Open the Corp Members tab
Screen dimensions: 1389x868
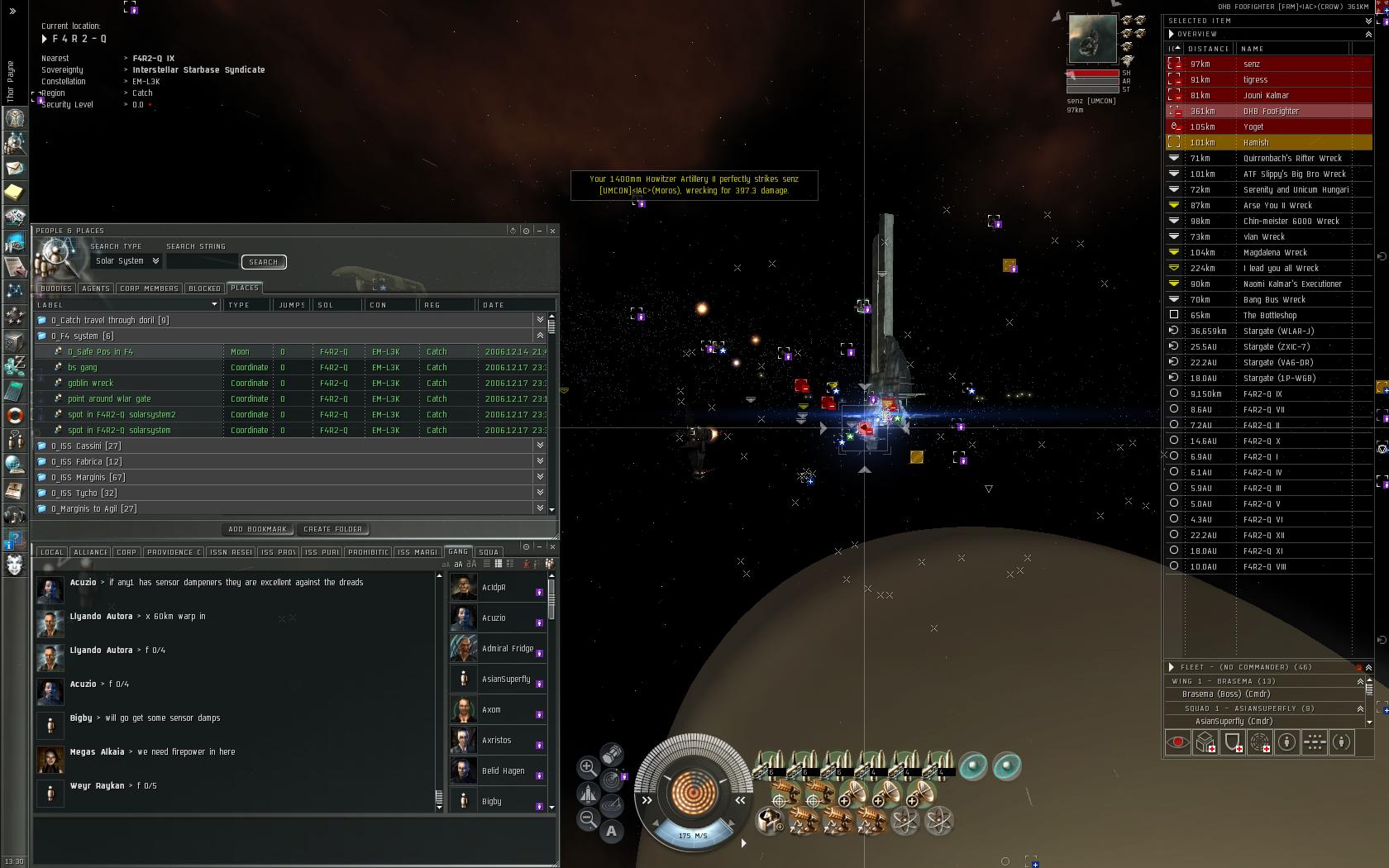click(149, 289)
